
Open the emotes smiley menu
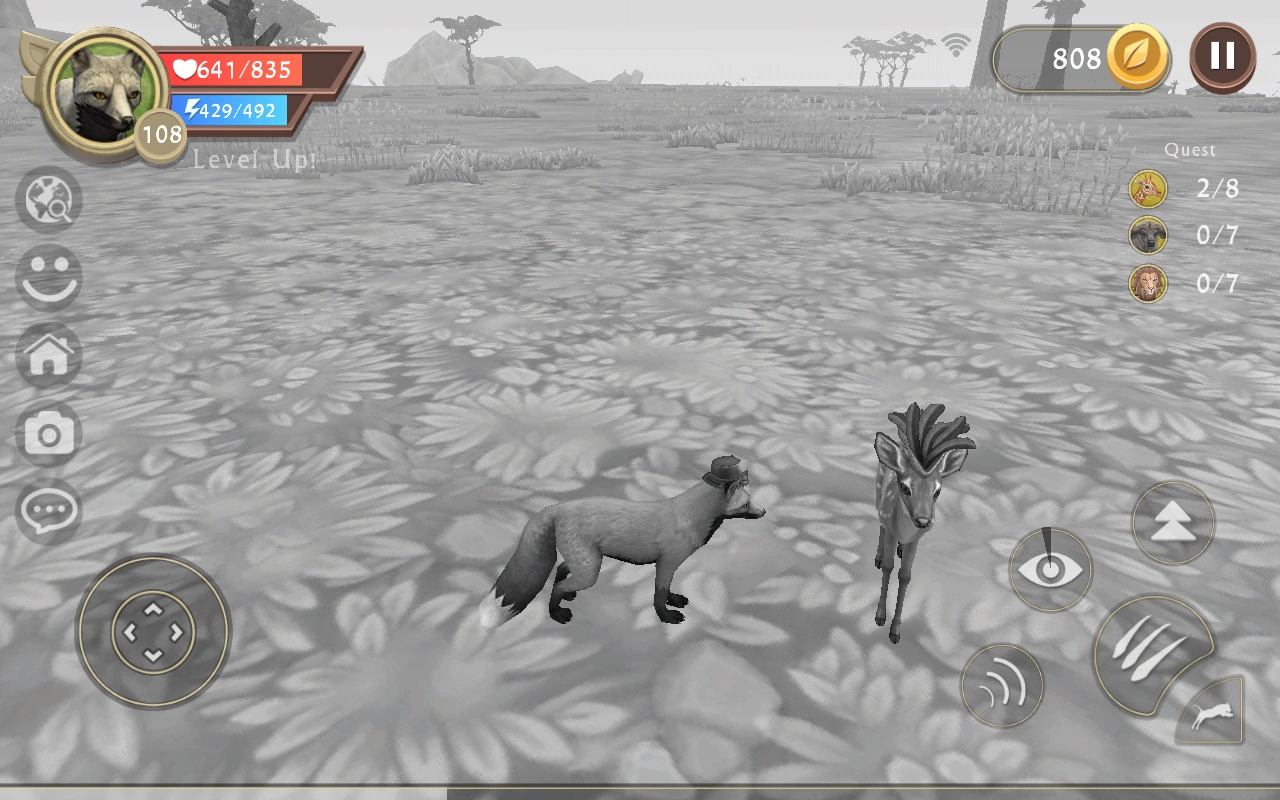point(50,278)
